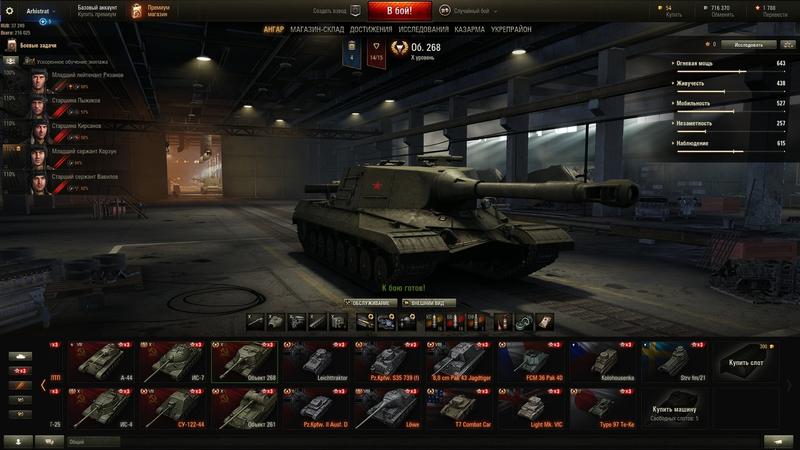Open the Казарма tab
Screen dimensions: 800x450
pos(477,30)
